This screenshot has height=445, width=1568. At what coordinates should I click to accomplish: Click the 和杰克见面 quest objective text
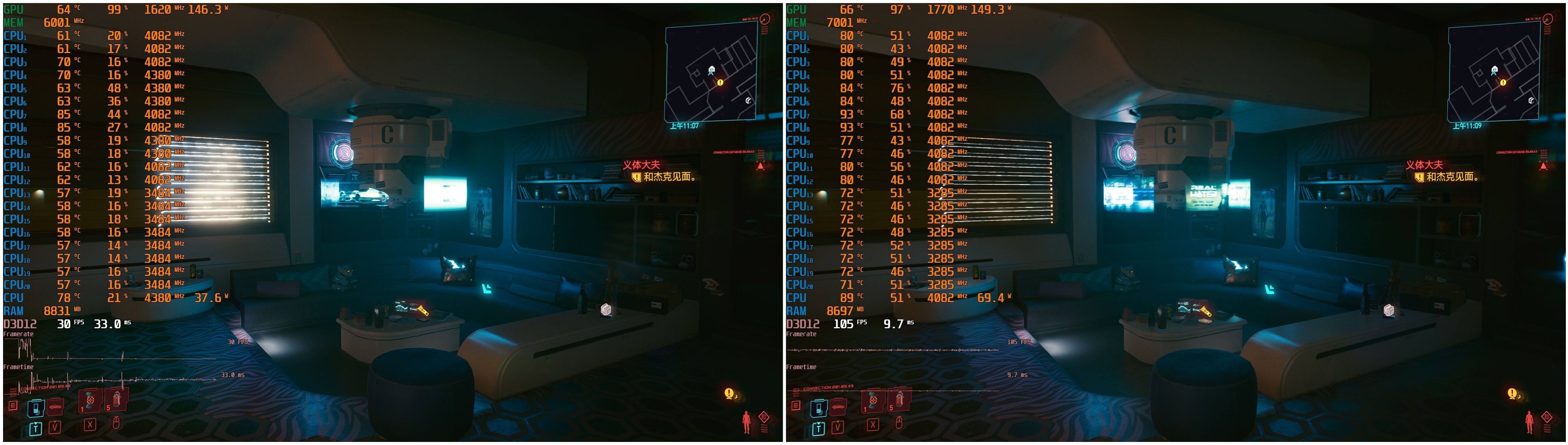coord(1450,178)
